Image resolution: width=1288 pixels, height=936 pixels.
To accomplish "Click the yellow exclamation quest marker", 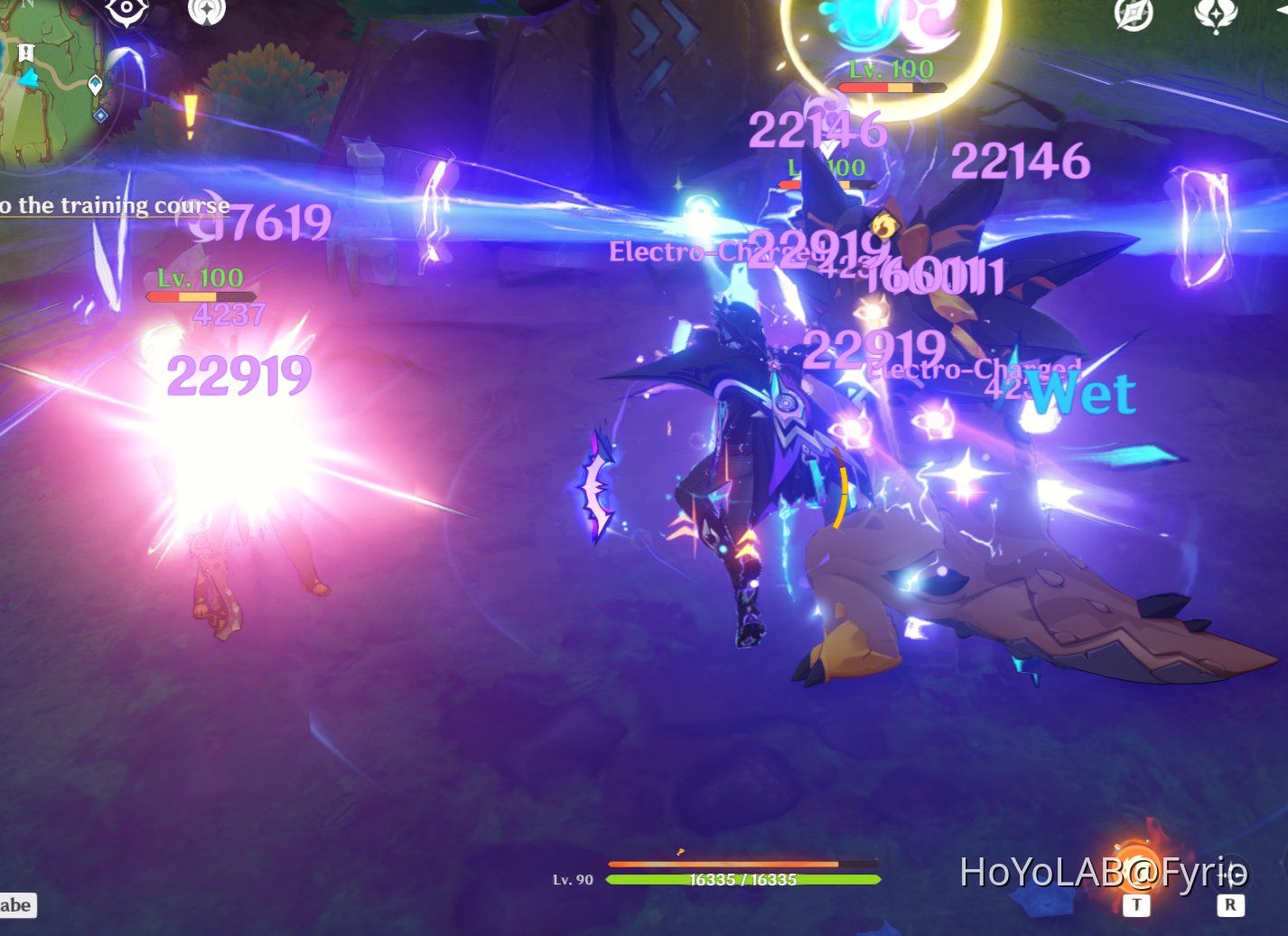I will (190, 116).
